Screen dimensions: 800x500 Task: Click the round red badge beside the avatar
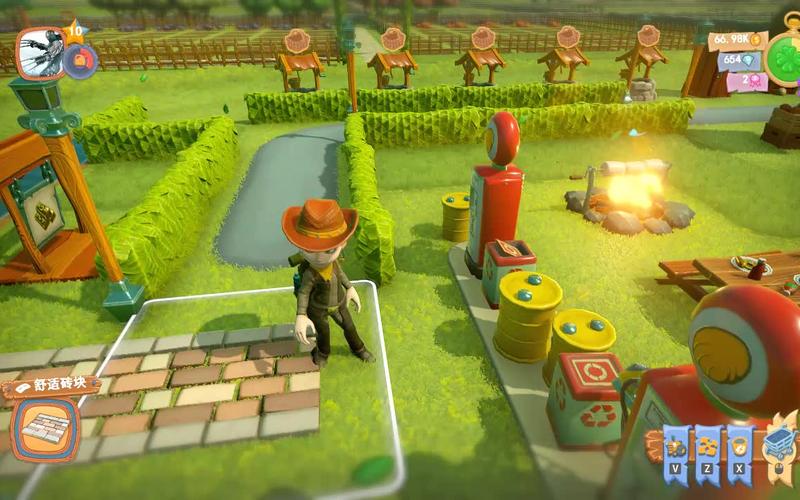pos(80,61)
